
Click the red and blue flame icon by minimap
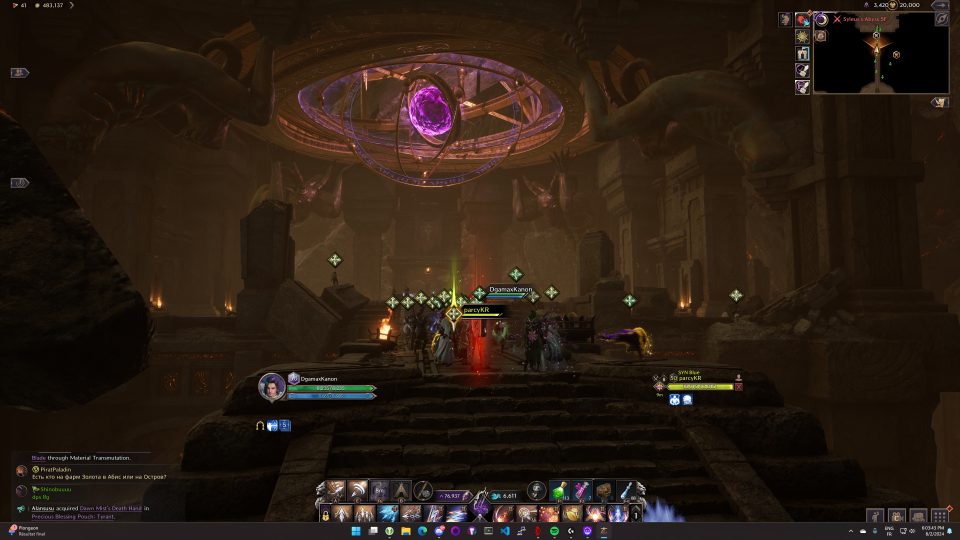[802, 19]
